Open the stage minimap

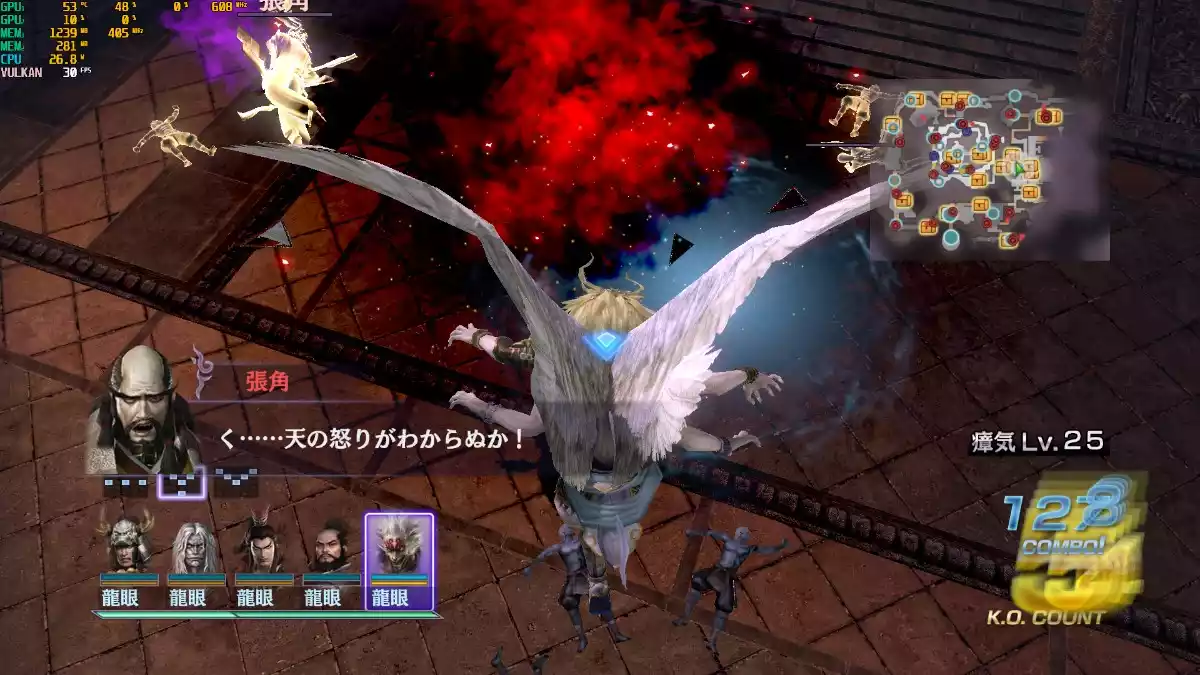coord(988,170)
